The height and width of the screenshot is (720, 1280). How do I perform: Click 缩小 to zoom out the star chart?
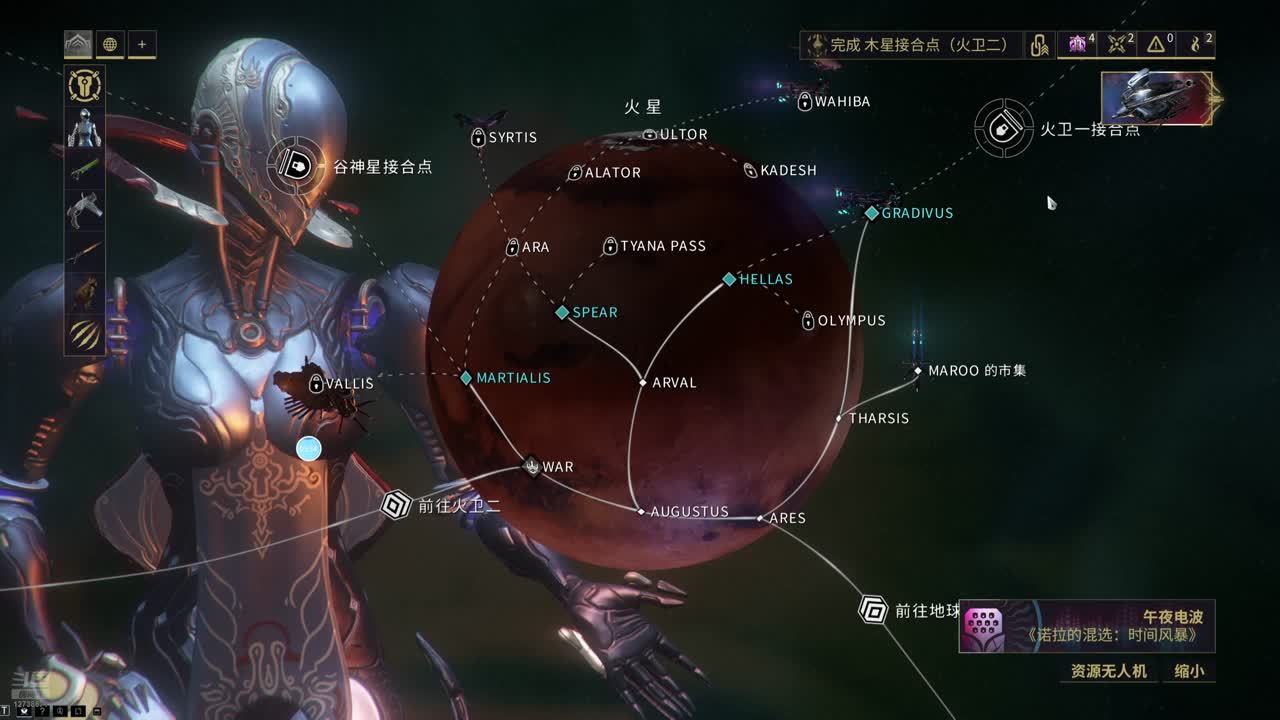coord(1189,671)
